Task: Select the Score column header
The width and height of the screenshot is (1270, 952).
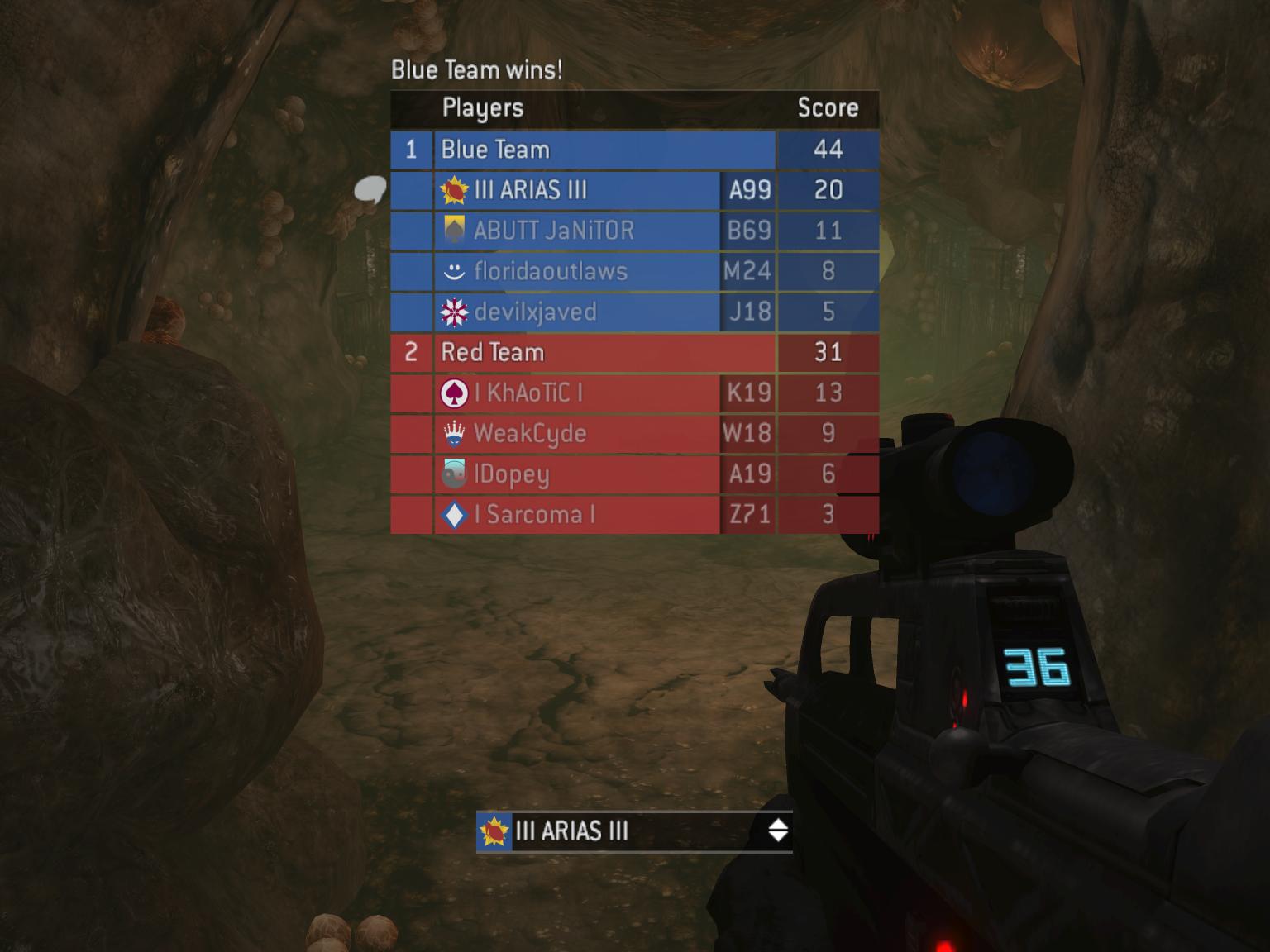Action: click(828, 108)
